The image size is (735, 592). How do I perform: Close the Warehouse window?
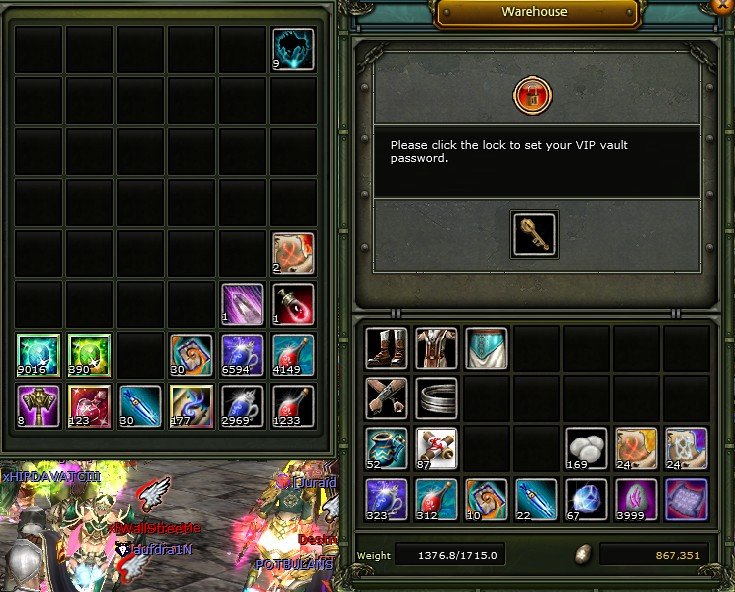724,5
